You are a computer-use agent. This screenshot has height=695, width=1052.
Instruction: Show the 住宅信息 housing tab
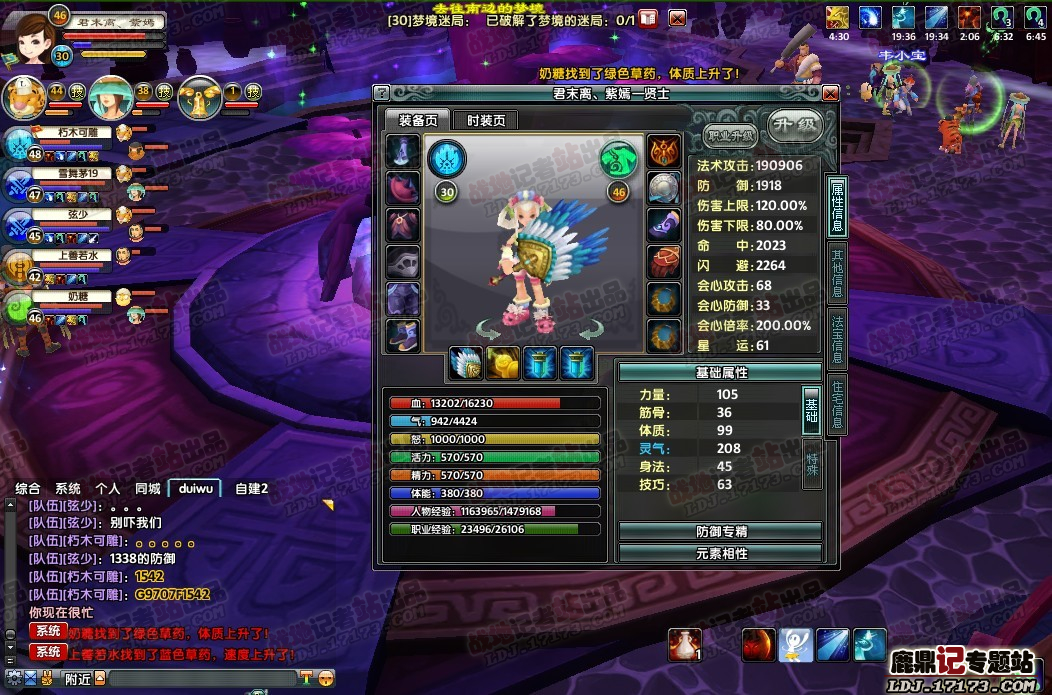838,403
